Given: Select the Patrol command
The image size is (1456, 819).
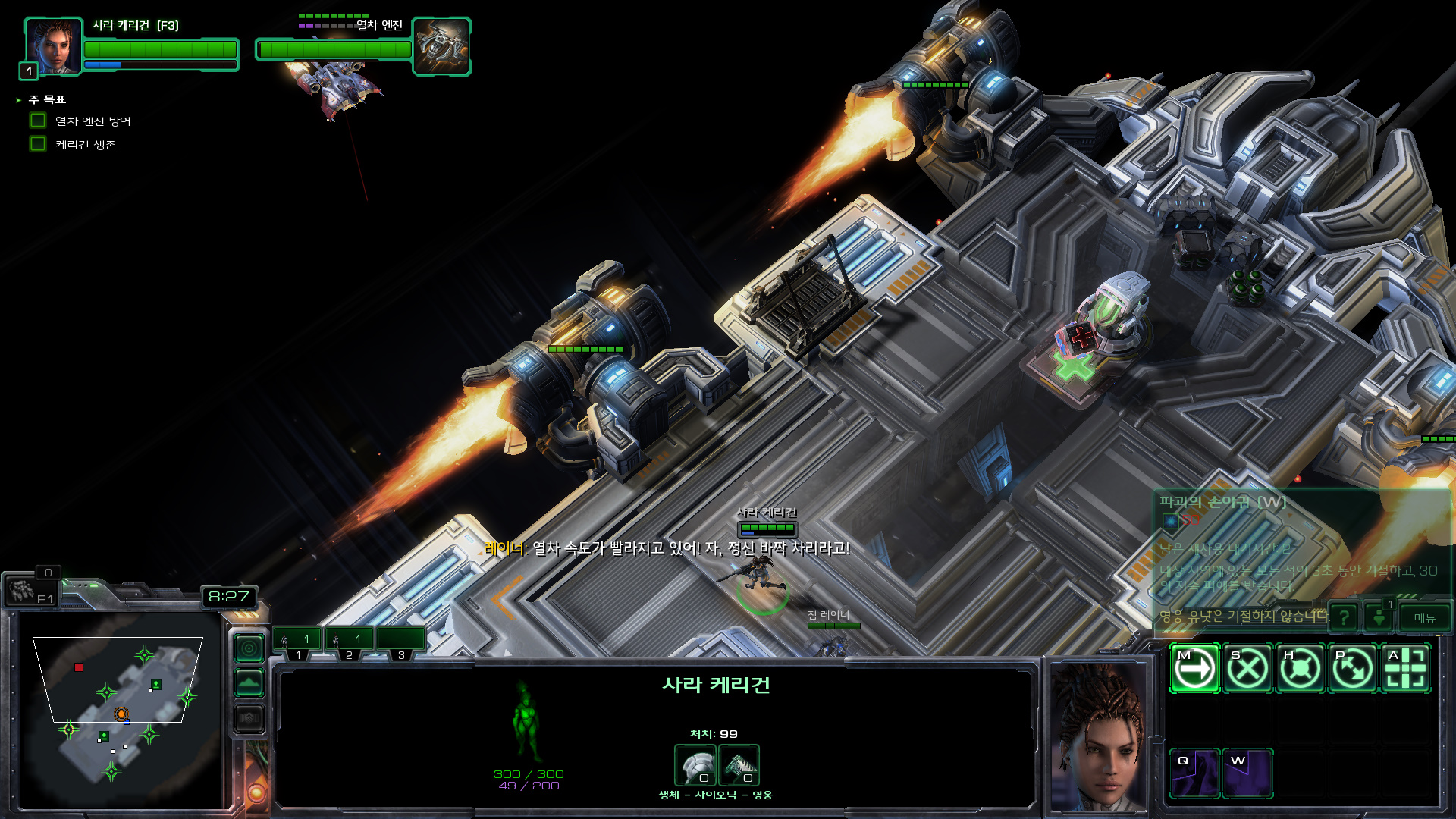Looking at the screenshot, I should tap(1353, 669).
